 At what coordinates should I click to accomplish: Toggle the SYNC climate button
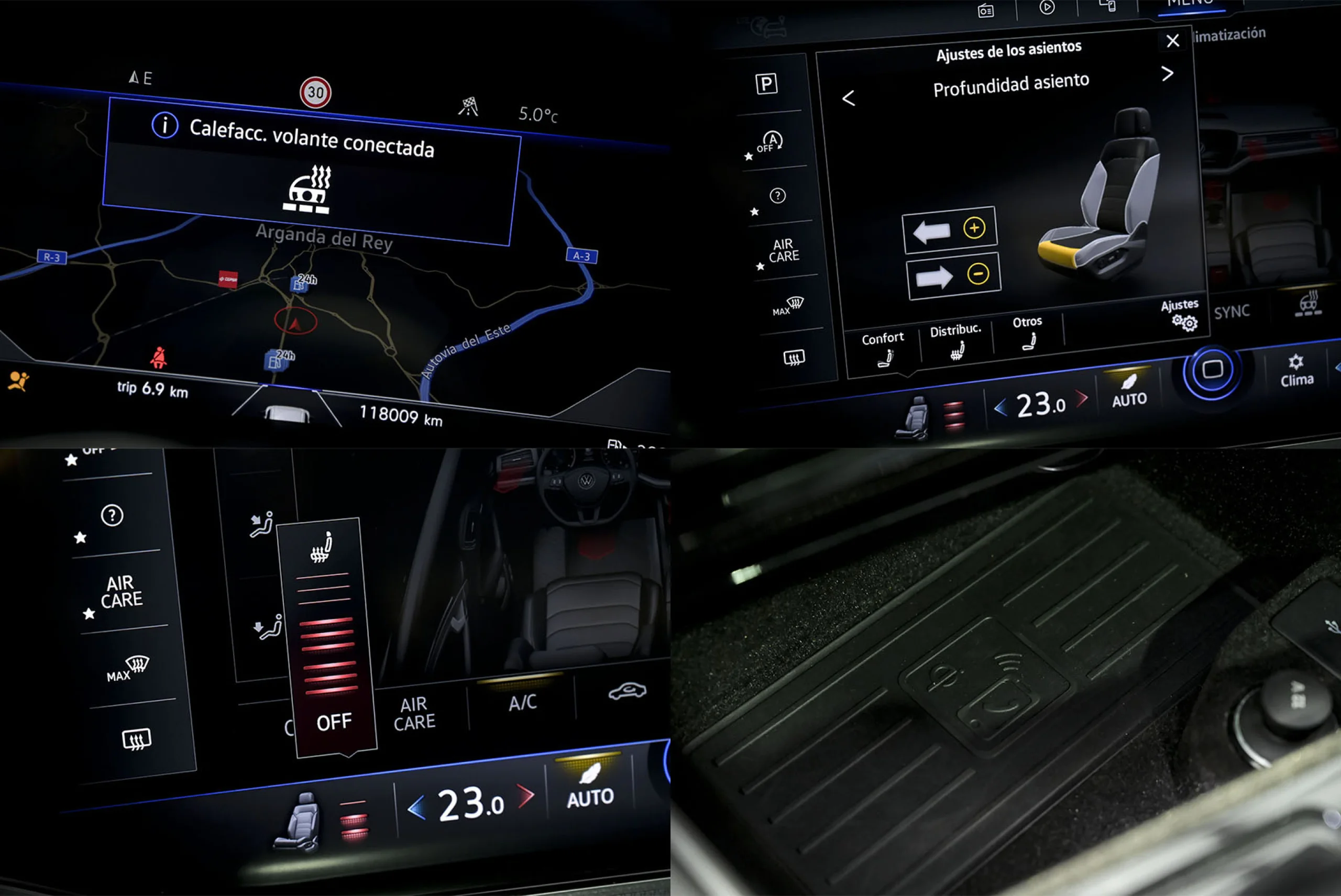click(x=1231, y=312)
